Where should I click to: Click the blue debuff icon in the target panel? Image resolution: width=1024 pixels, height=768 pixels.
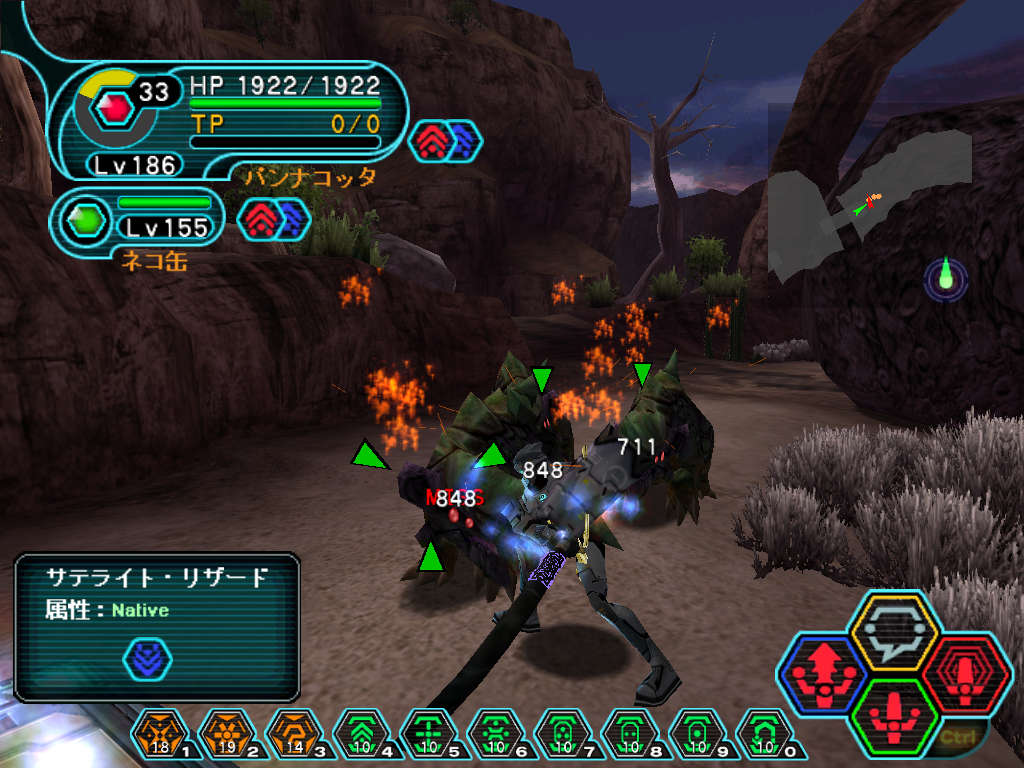coord(147,659)
